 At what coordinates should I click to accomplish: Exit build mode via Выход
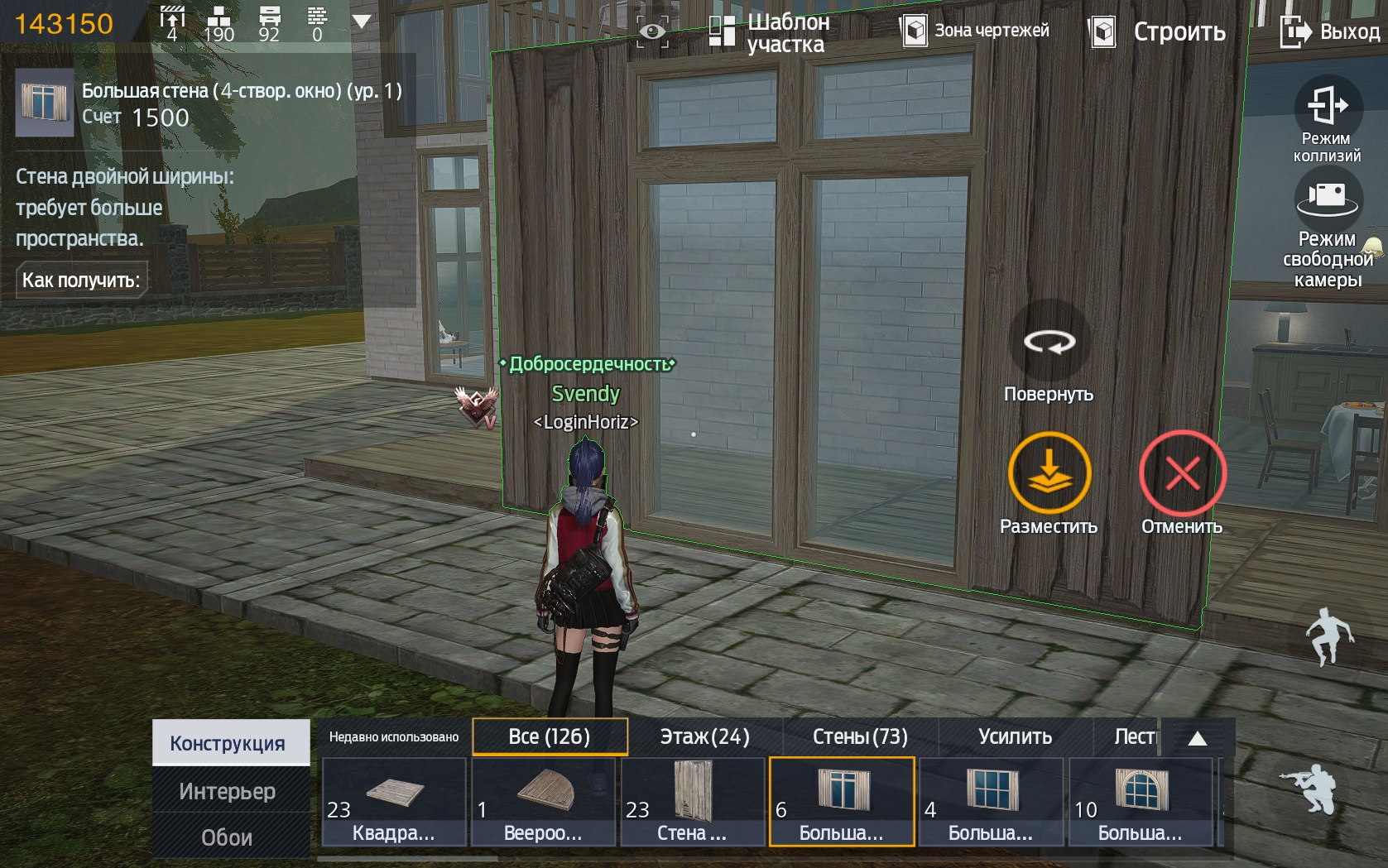[x=1331, y=32]
